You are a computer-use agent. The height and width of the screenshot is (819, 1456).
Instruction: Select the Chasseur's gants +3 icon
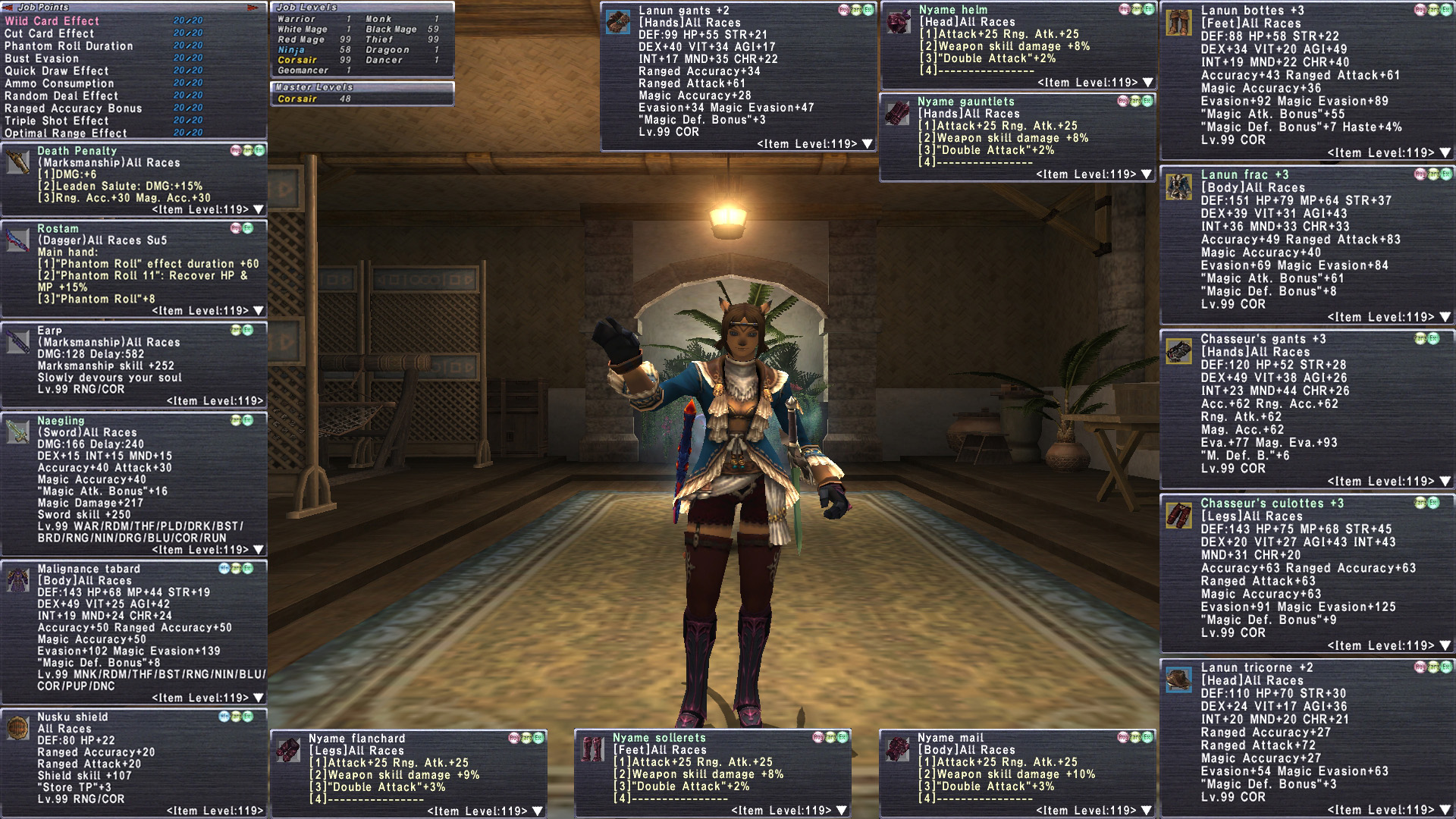click(x=1179, y=351)
